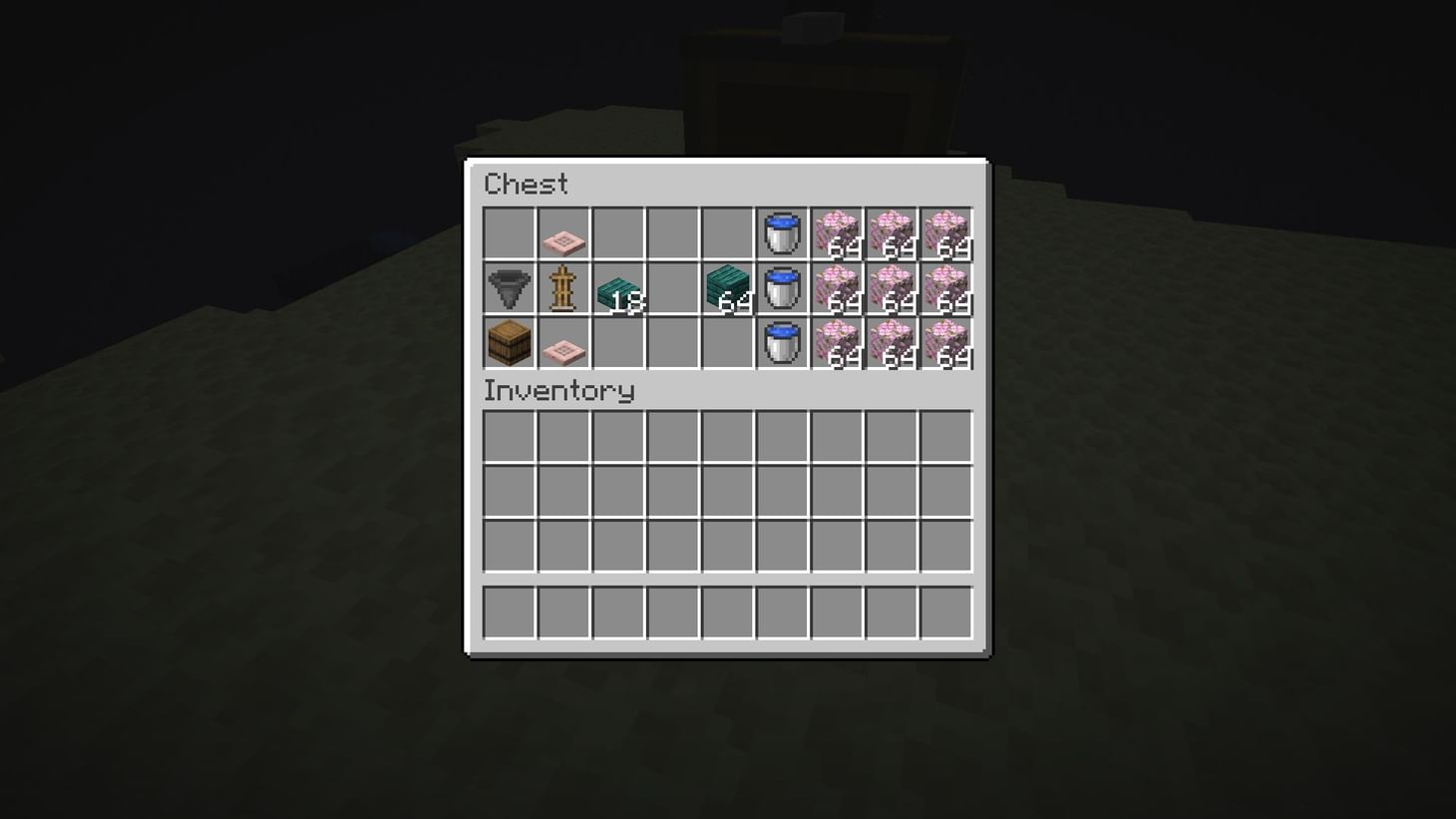Screen dimensions: 1456x819
Task: Click the Inventory section label
Action: 559,391
